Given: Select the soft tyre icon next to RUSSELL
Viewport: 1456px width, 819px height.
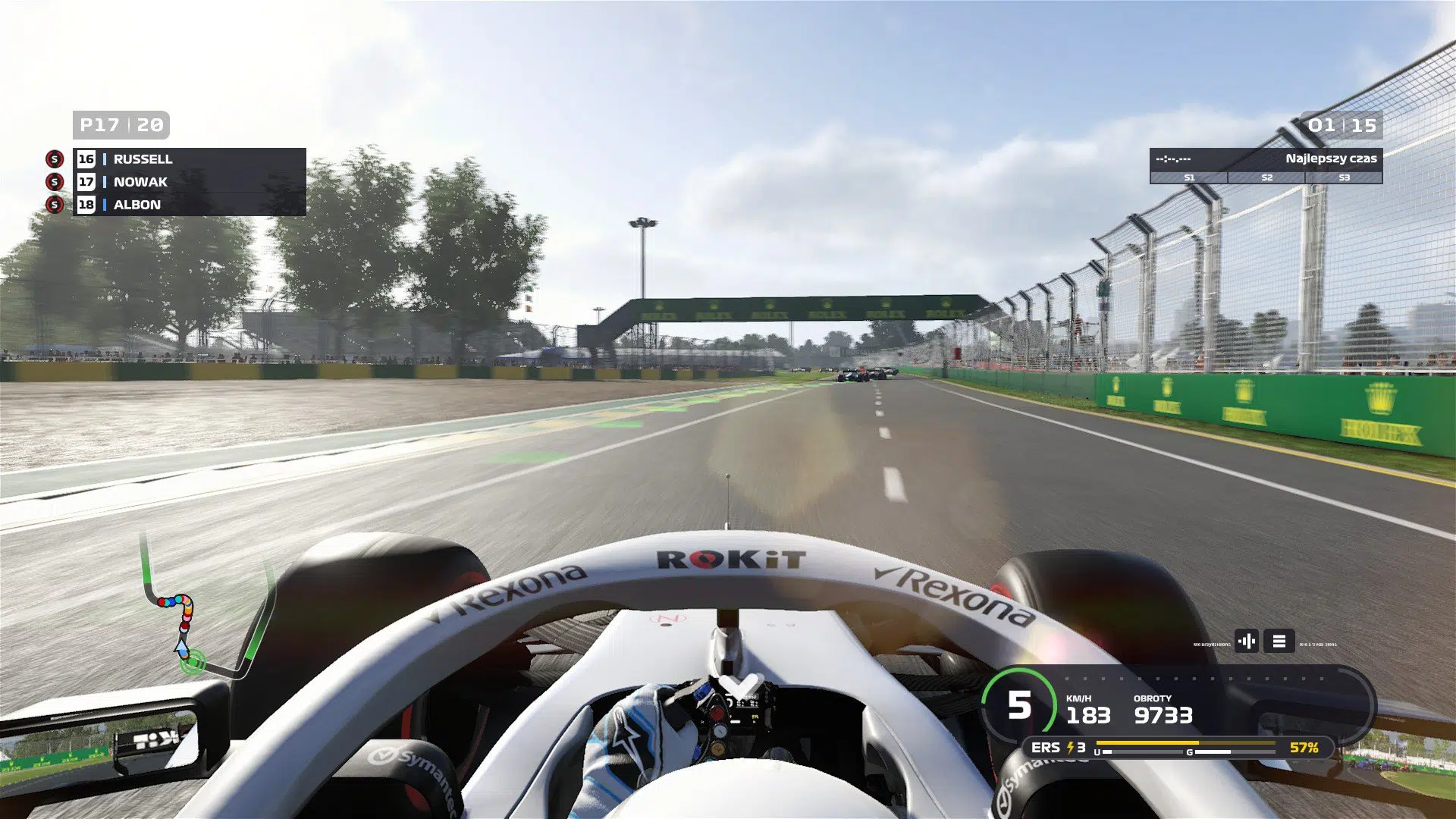Looking at the screenshot, I should pos(54,159).
